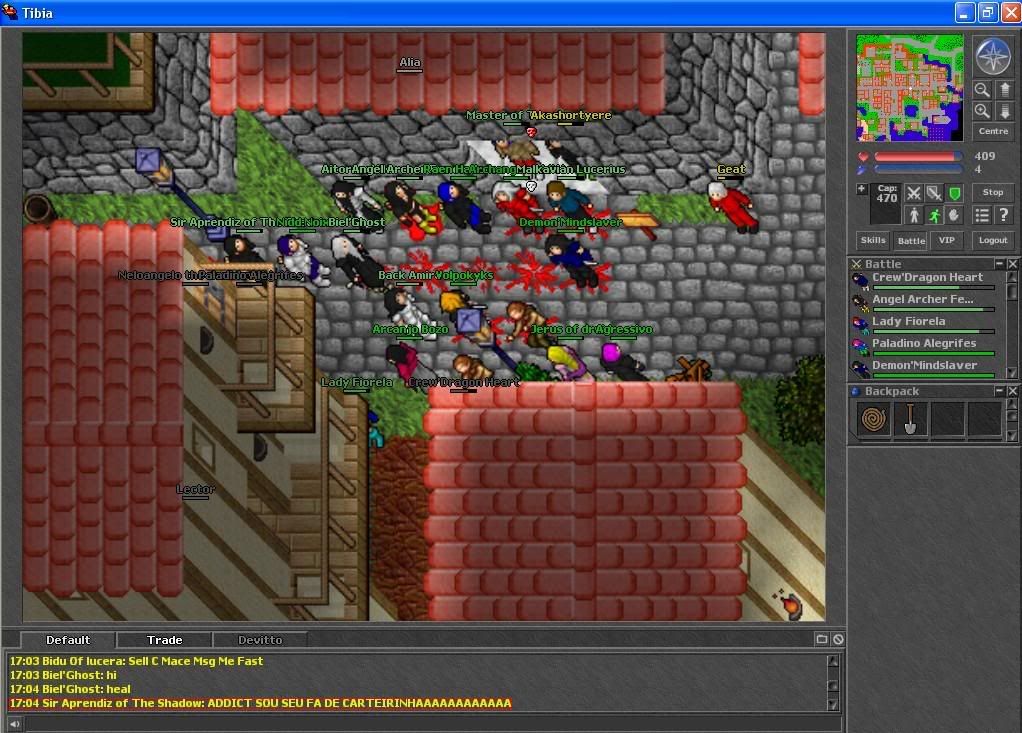
Task: Maximize the Tibia window
Action: click(x=987, y=13)
